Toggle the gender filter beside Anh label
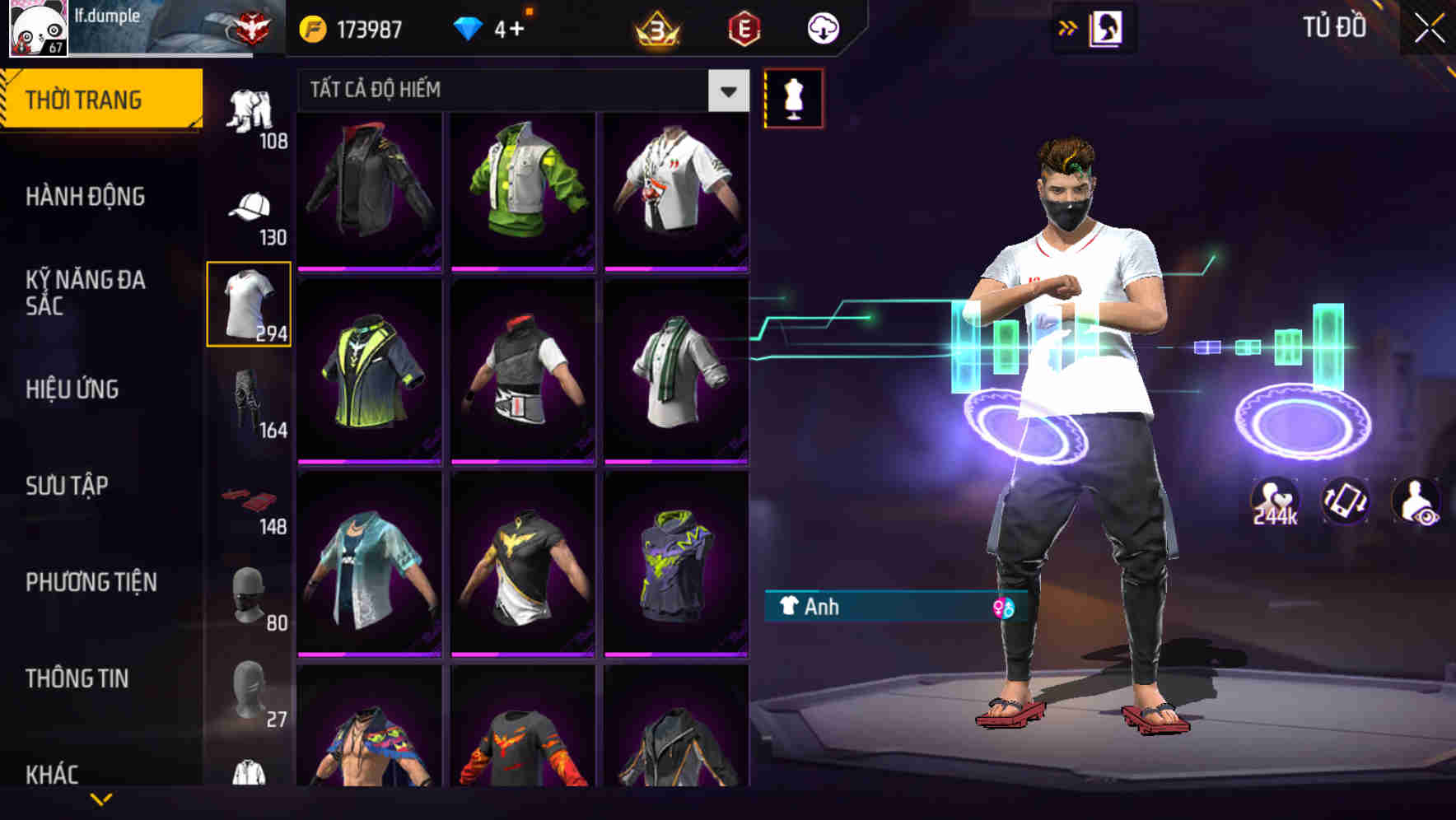The image size is (1456, 820). pos(1001,607)
